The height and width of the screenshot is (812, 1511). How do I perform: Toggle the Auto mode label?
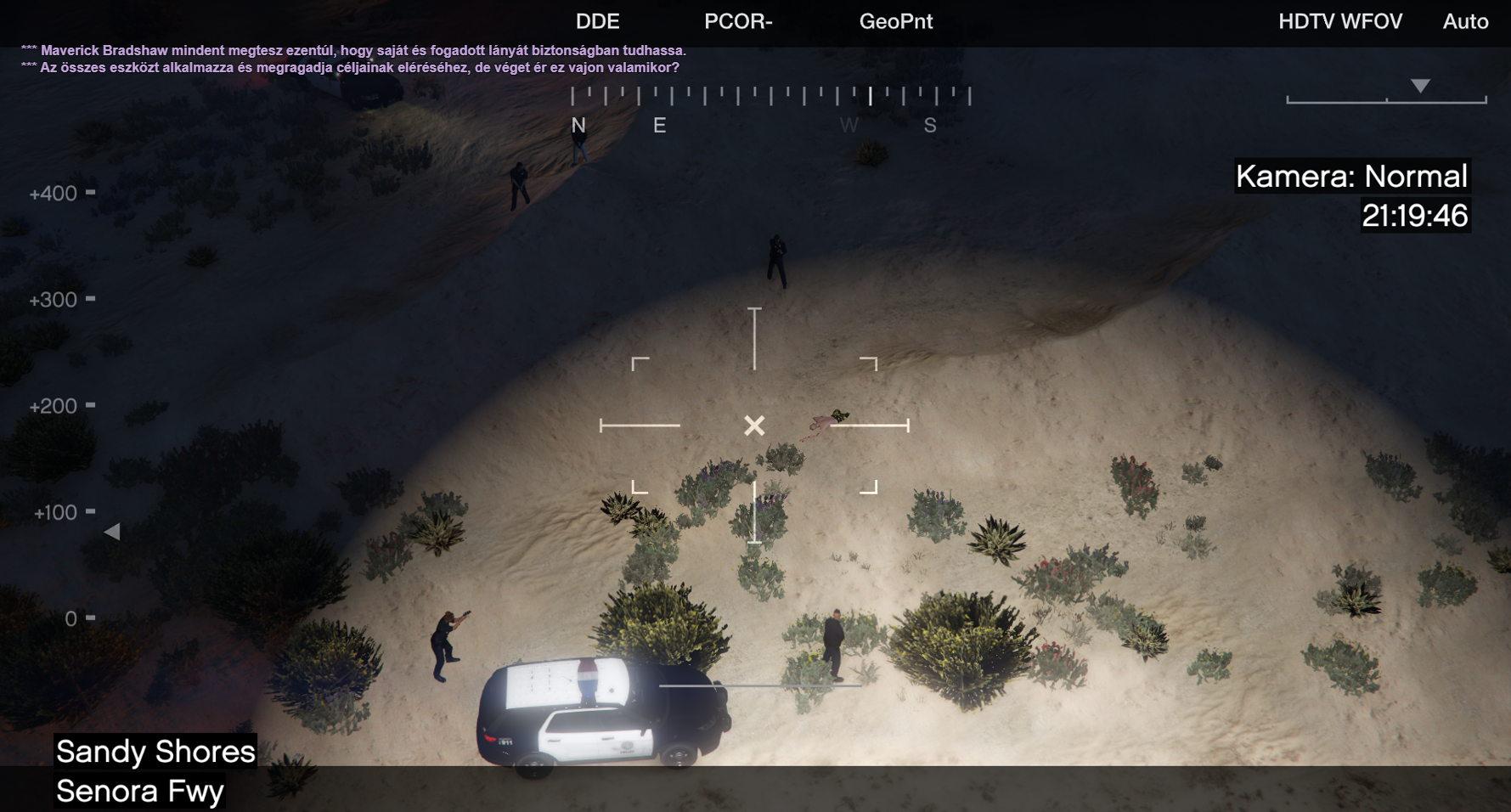coord(1465,22)
